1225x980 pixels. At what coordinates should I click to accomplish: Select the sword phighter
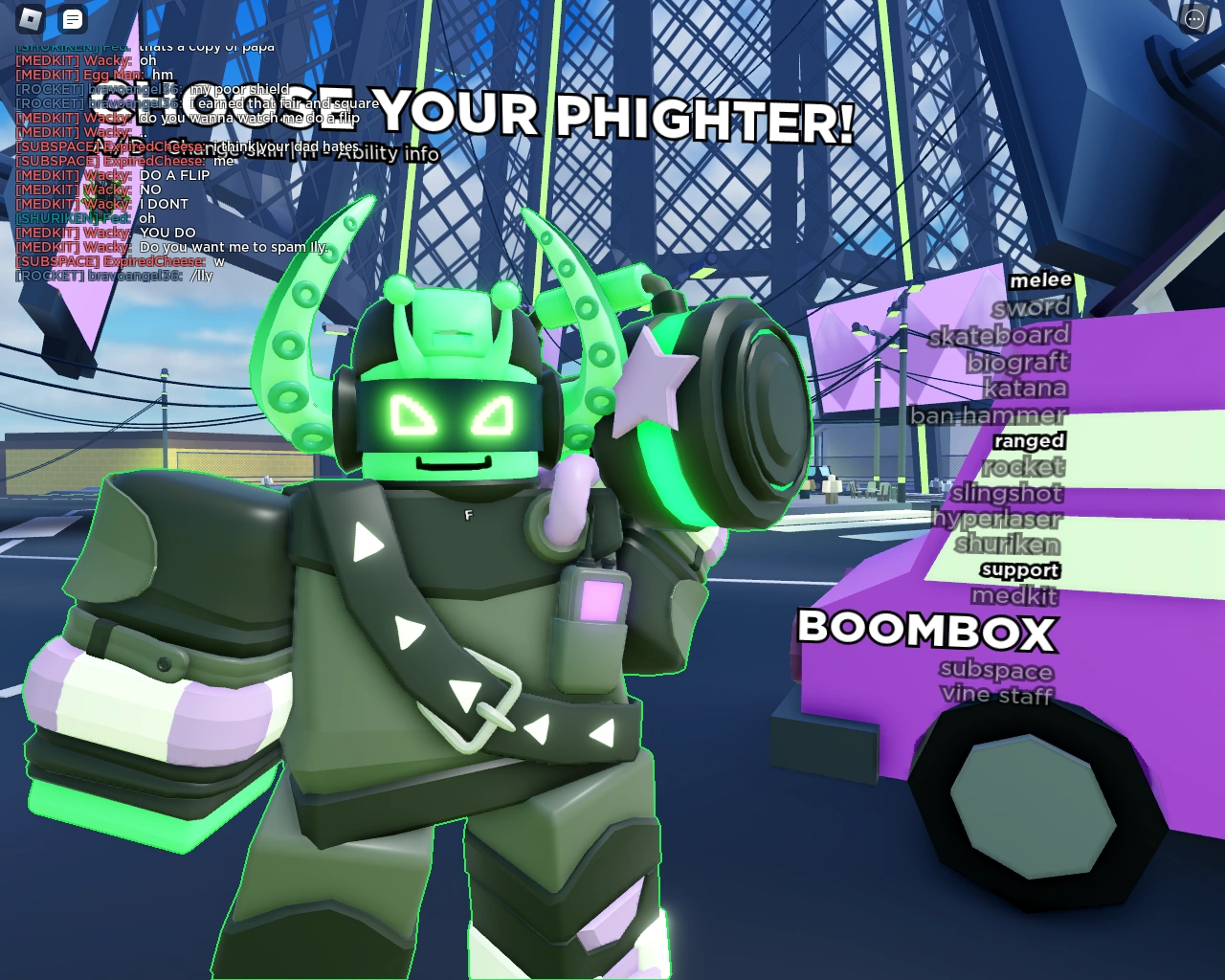[1031, 307]
